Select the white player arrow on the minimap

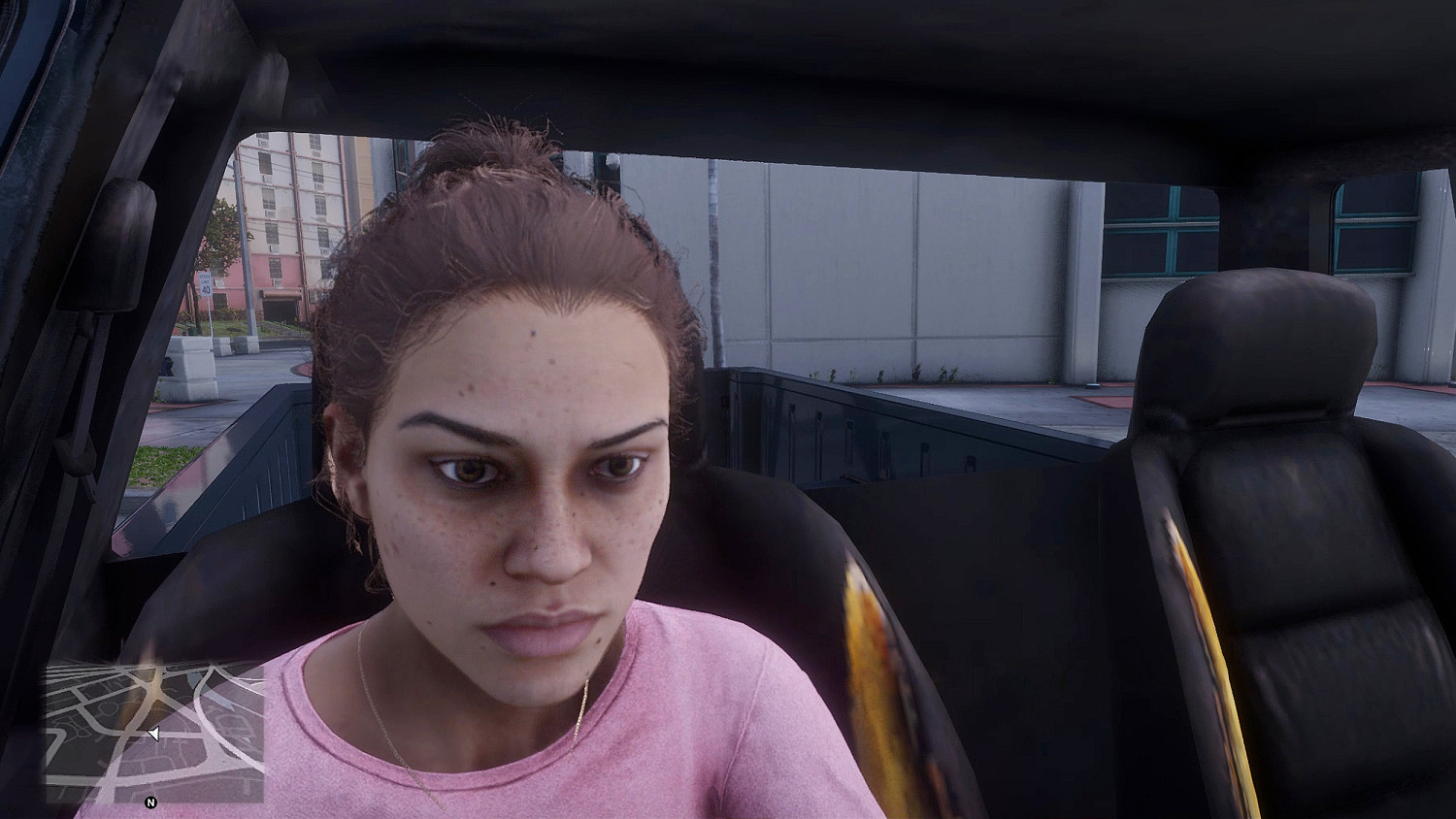(x=152, y=735)
